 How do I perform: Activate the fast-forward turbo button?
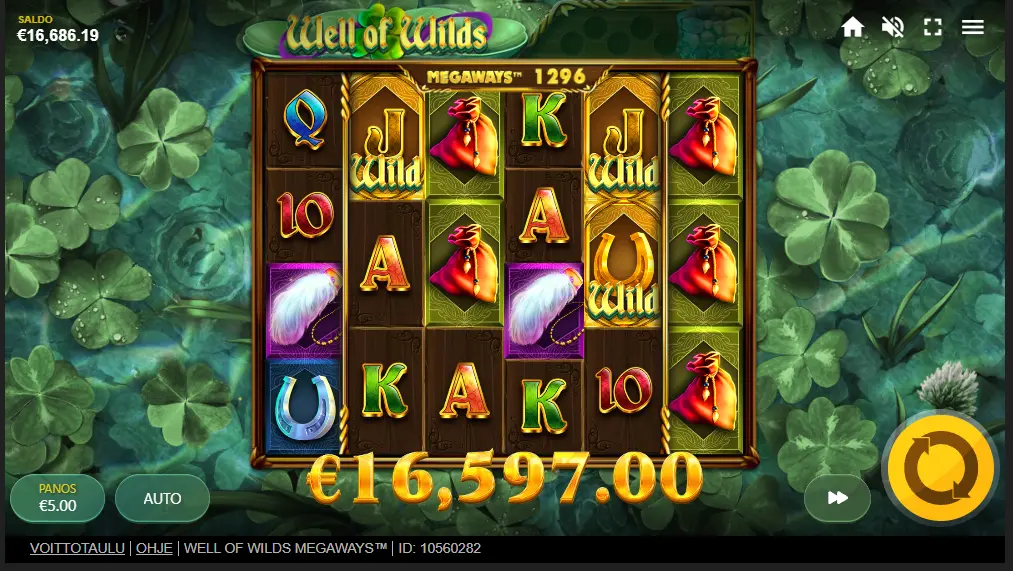838,498
